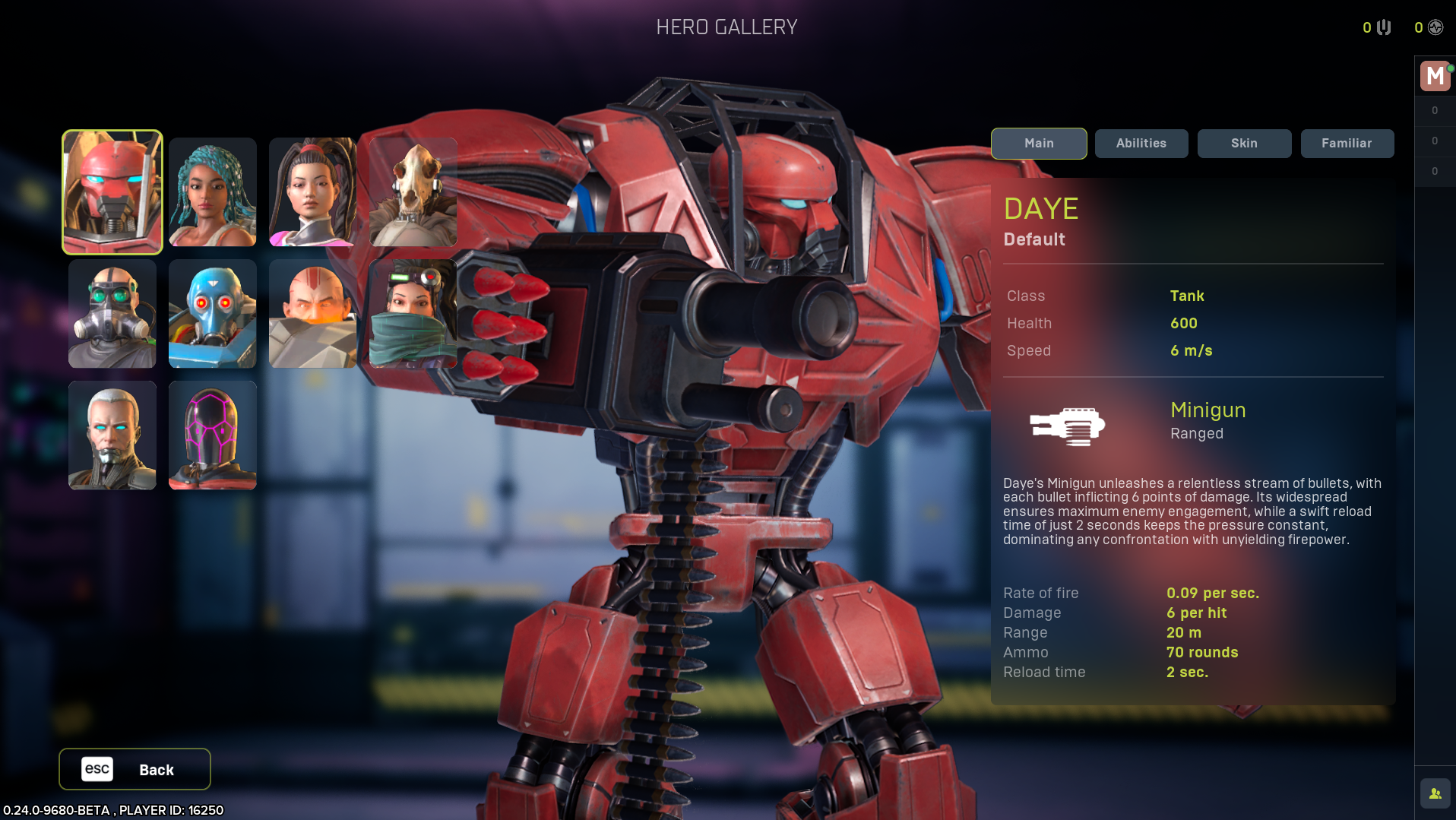Open the M profile avatar

1435,76
